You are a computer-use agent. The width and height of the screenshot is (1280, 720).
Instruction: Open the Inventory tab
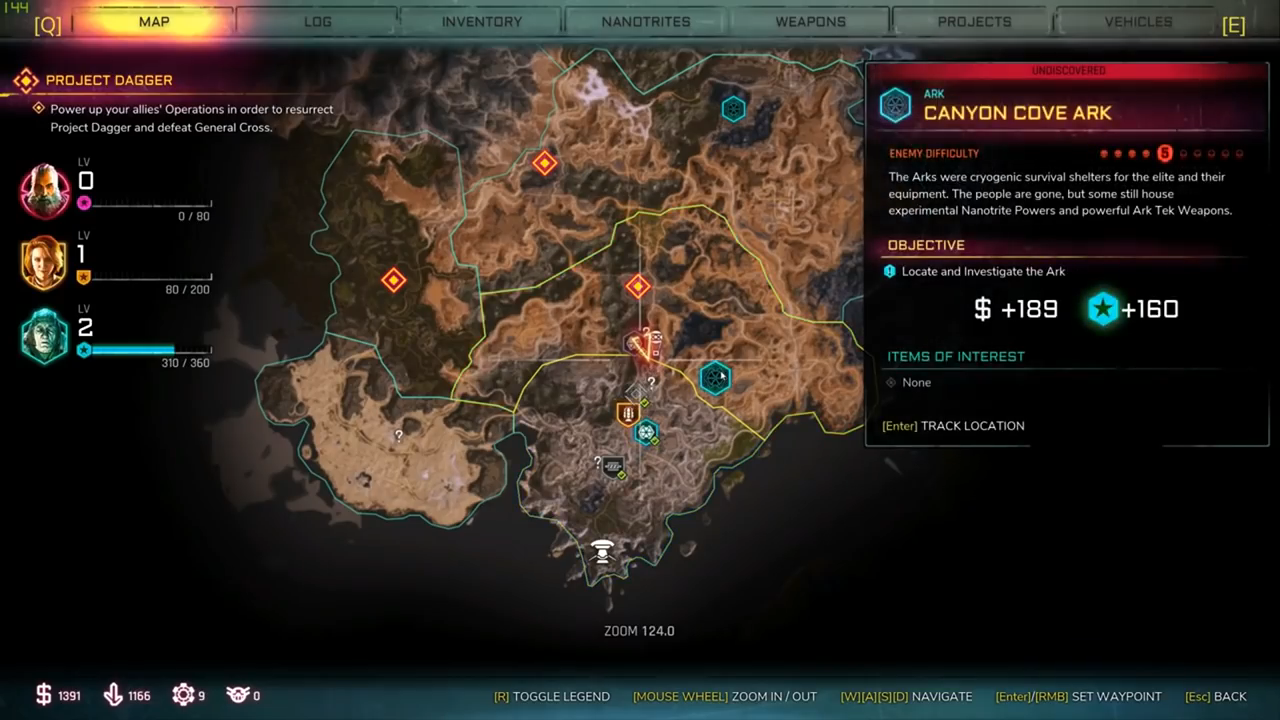481,21
